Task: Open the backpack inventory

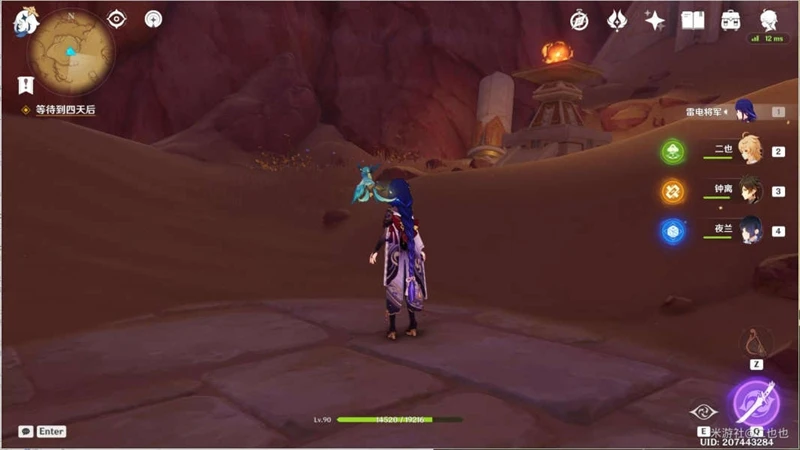Action: 730,20
